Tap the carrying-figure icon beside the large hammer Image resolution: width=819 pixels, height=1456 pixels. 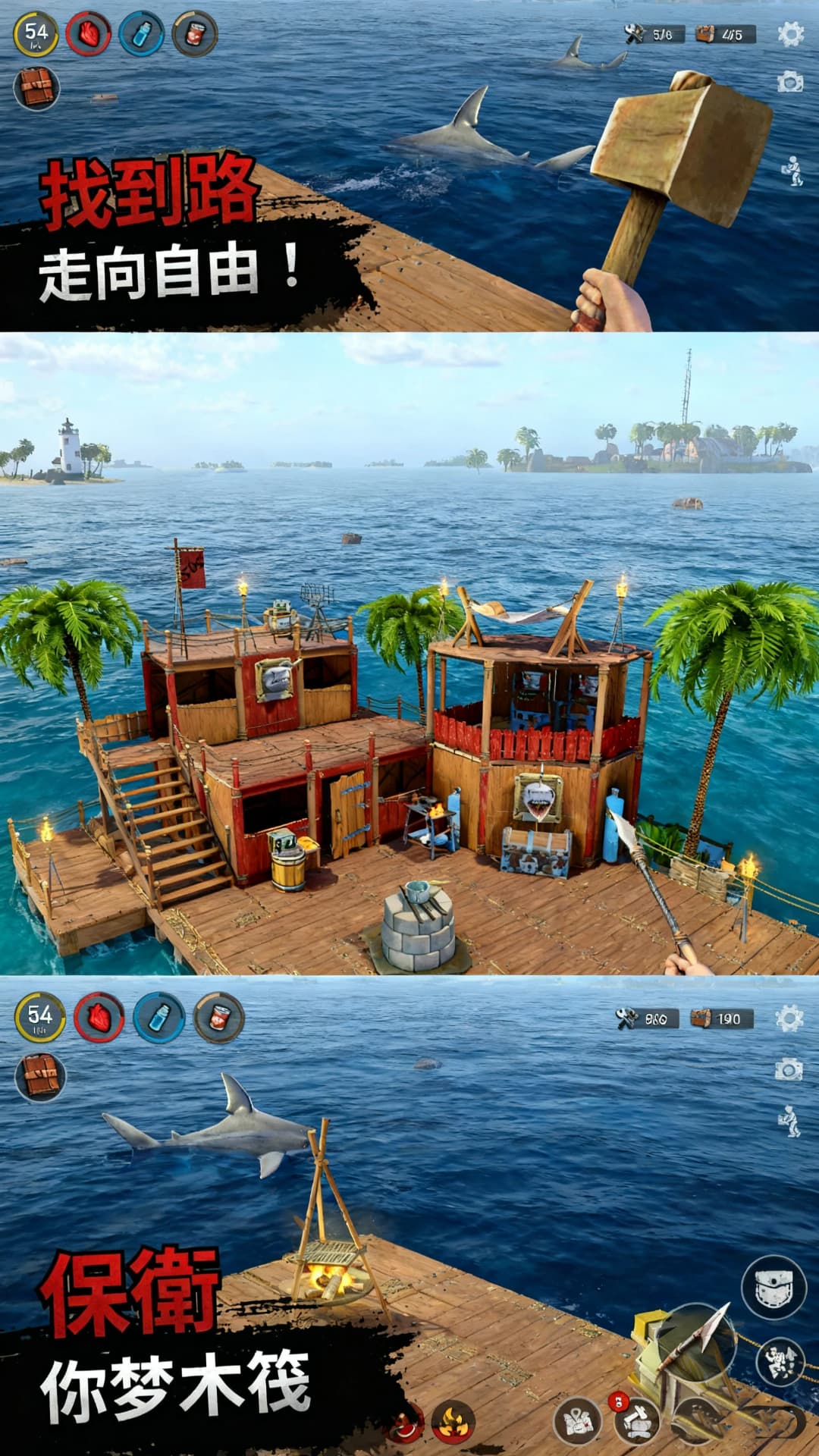792,171
